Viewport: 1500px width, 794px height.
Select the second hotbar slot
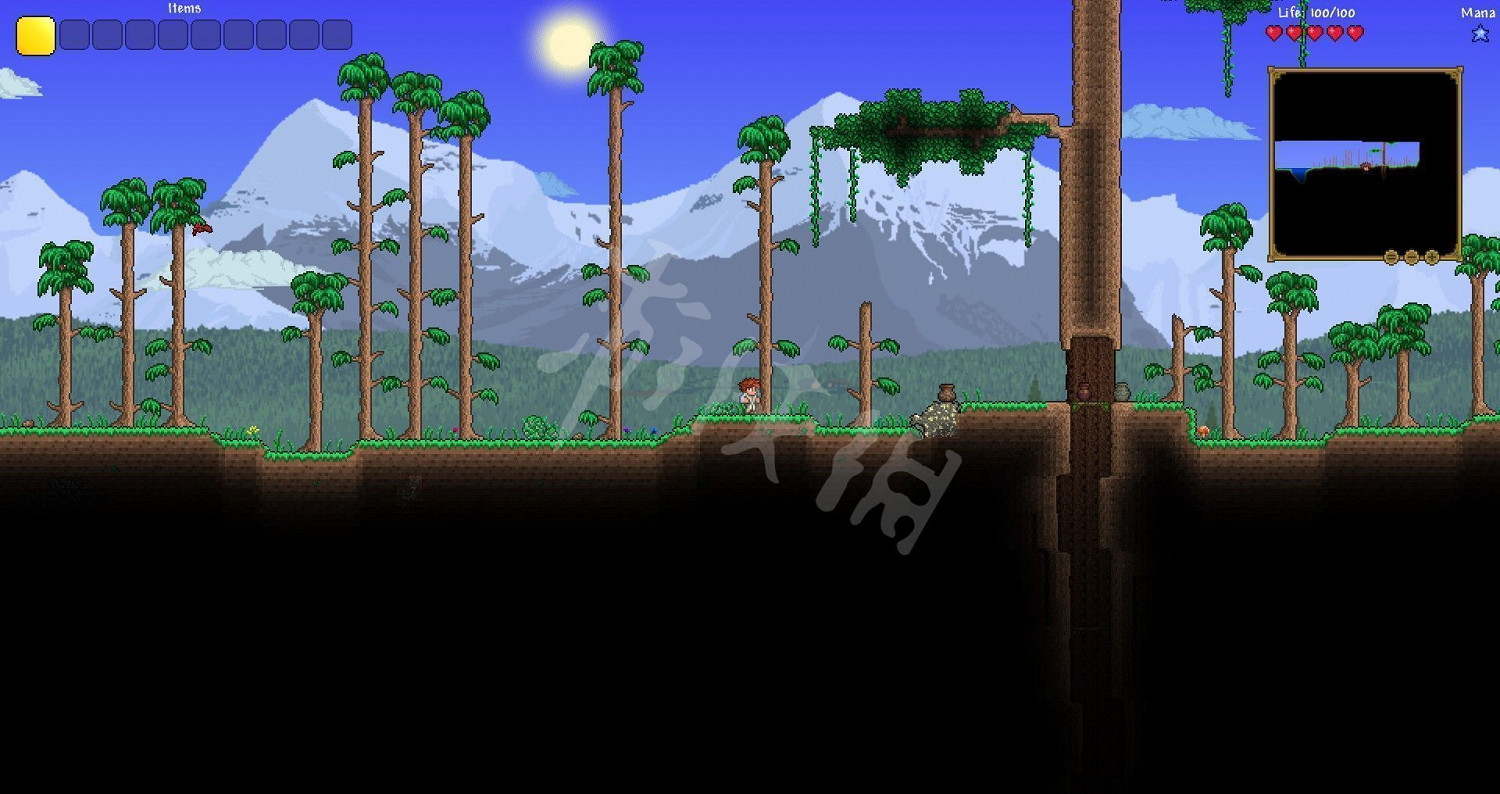pos(71,35)
